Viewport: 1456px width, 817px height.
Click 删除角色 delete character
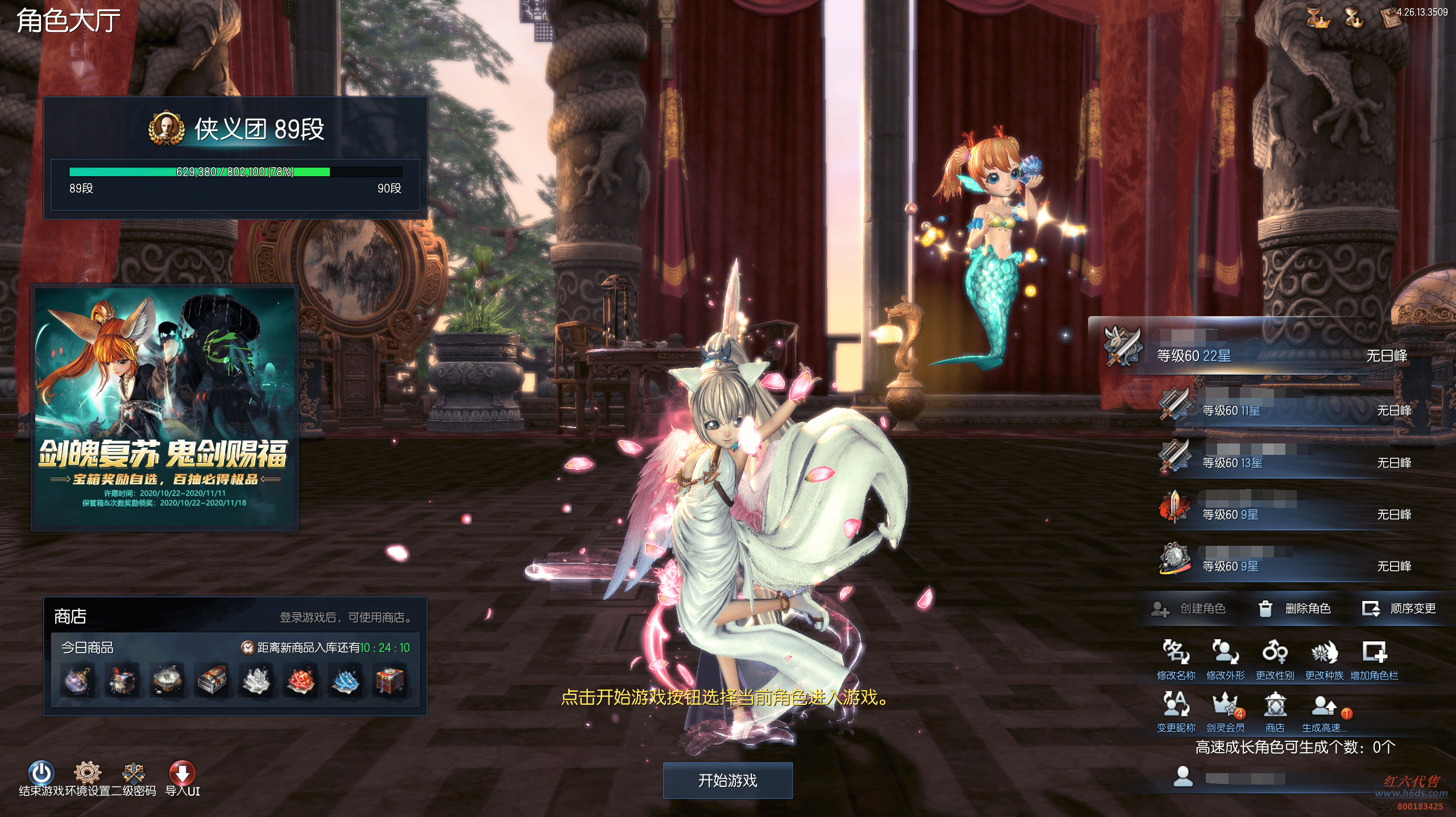coord(1295,609)
